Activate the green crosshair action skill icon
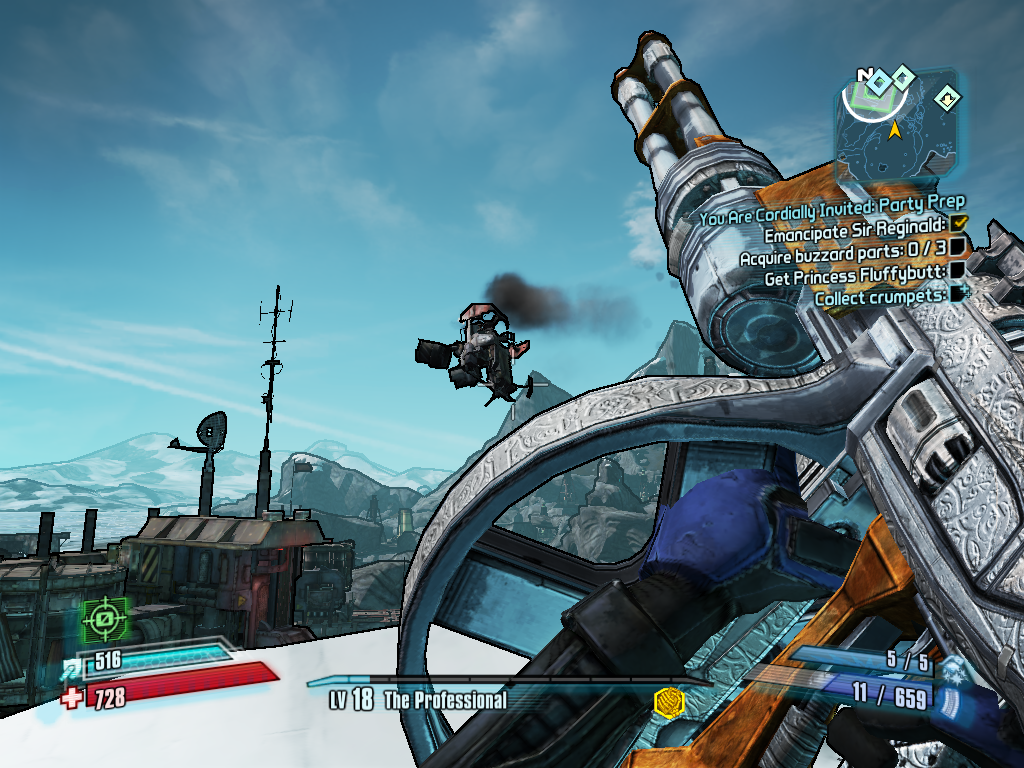 pyautogui.click(x=105, y=622)
